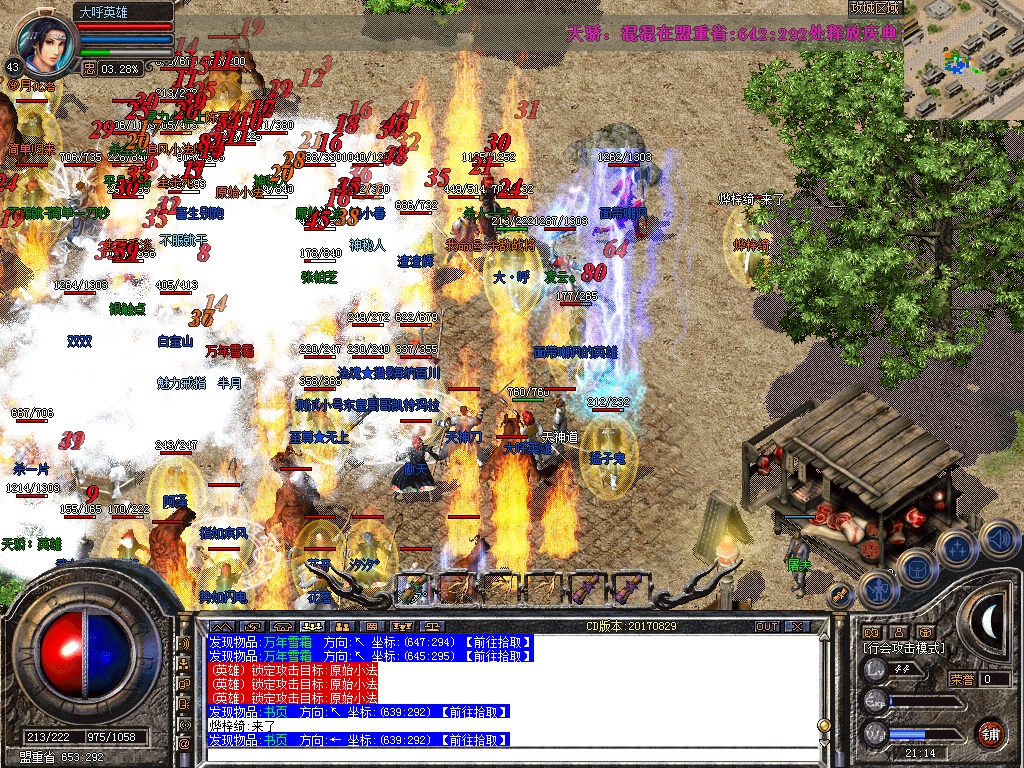Click the 忠 loyalty icon under the hero name
1024x768 pixels.
(89, 68)
